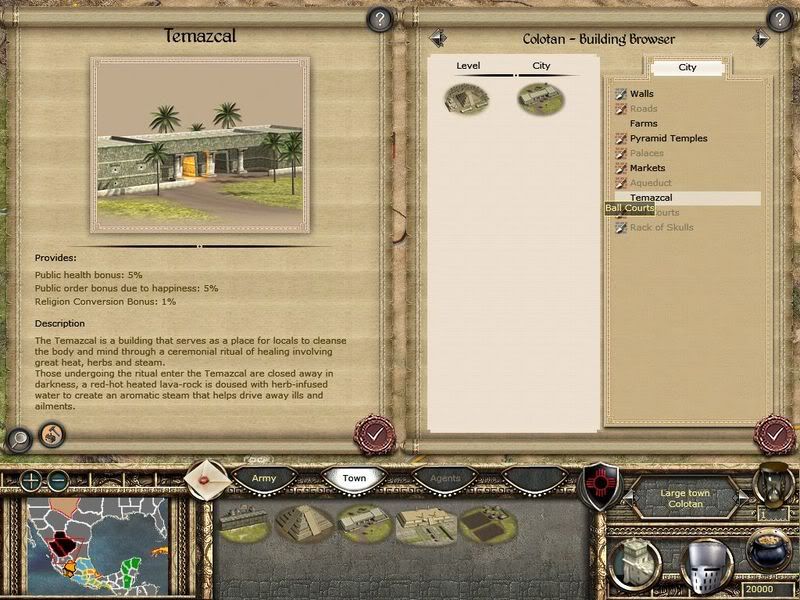Select Rack of Skulls building entry
Viewport: 800px width, 600px height.
pyautogui.click(x=661, y=228)
